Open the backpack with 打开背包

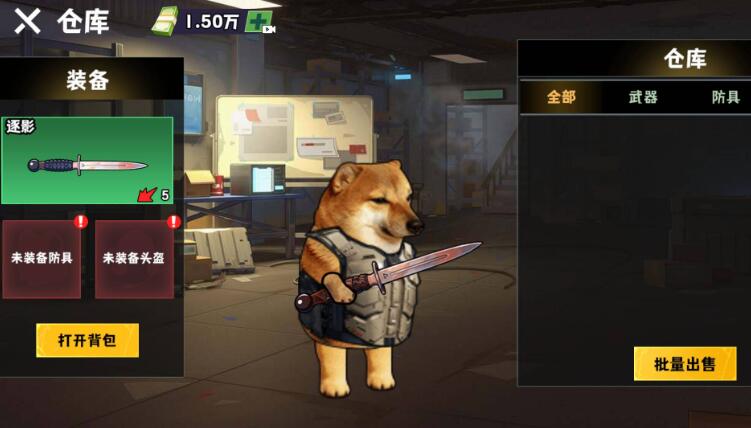pos(87,340)
